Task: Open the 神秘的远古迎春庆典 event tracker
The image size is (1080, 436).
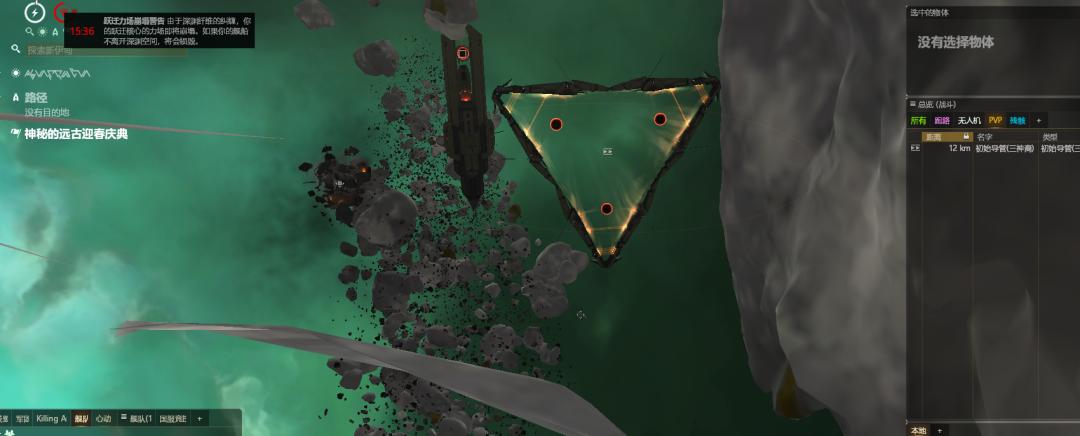Action: pyautogui.click(x=76, y=133)
